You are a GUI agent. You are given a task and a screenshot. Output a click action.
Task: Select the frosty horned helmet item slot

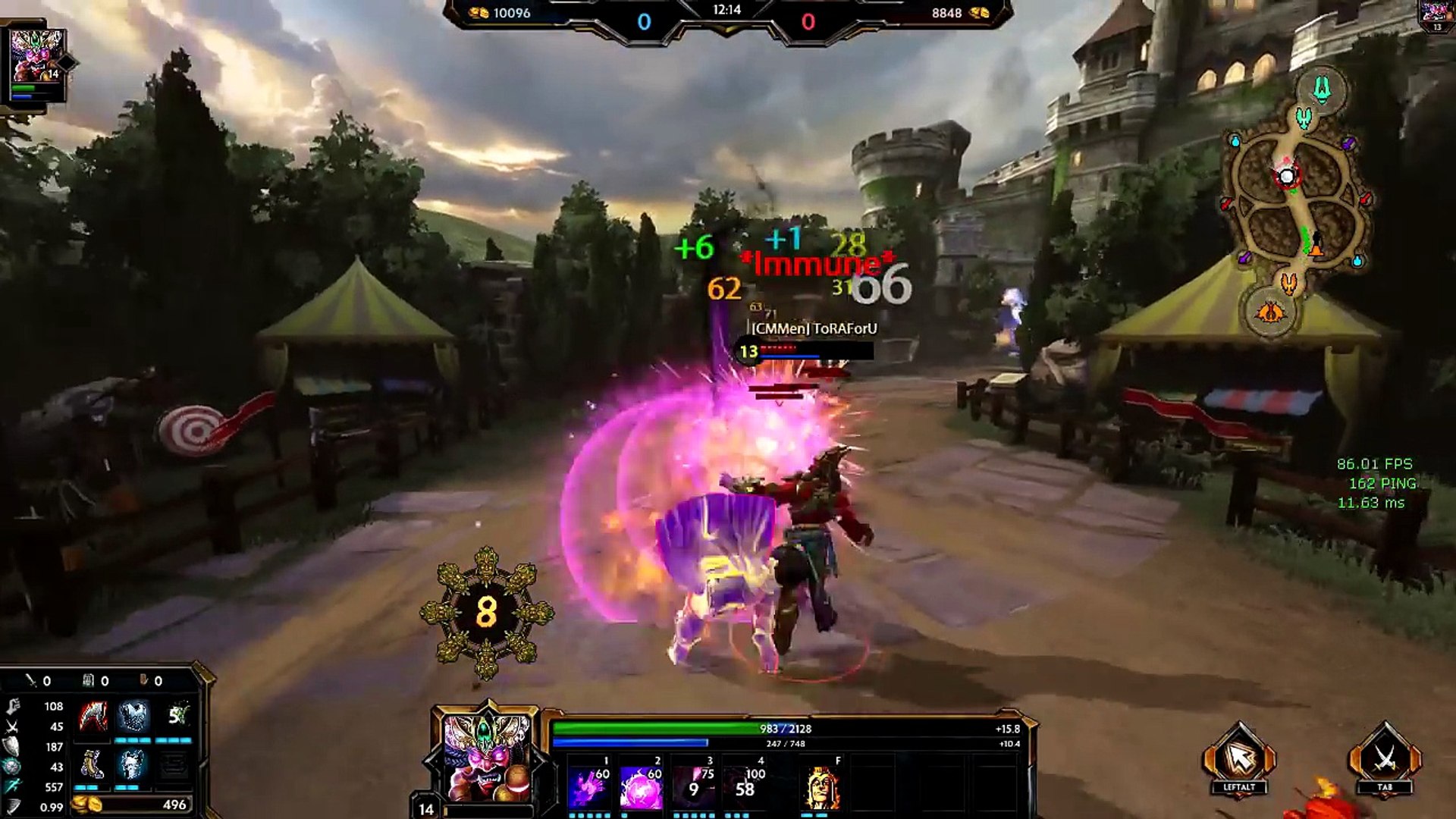point(133,764)
